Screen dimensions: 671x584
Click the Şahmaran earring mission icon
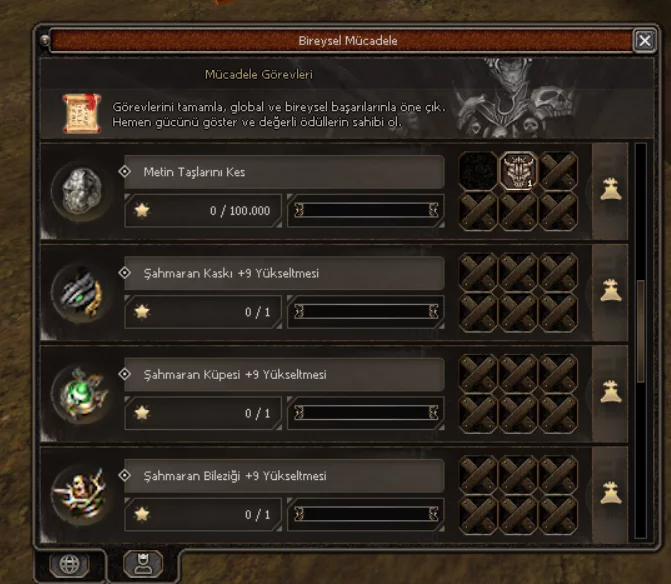[81, 394]
